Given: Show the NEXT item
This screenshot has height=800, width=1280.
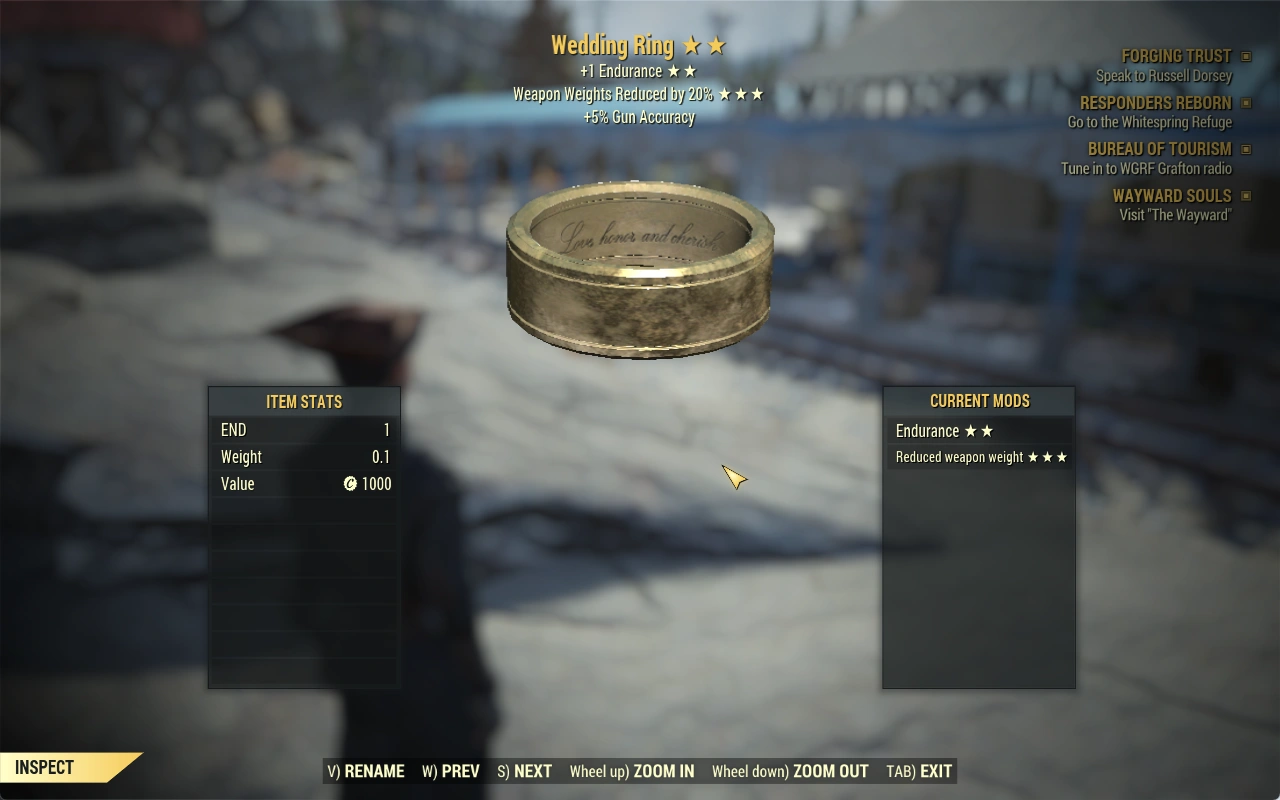Looking at the screenshot, I should tap(525, 771).
